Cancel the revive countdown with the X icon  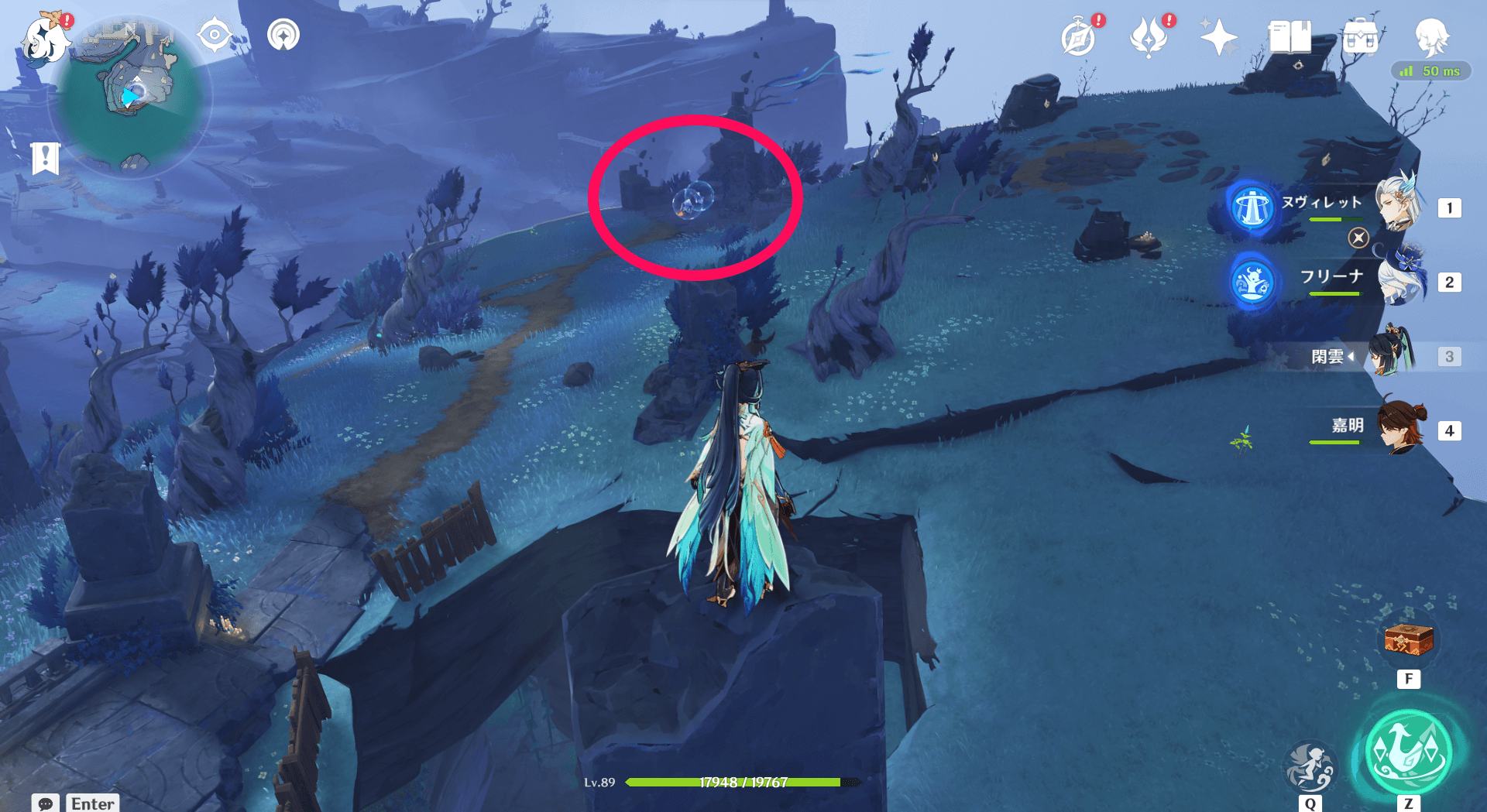1358,238
